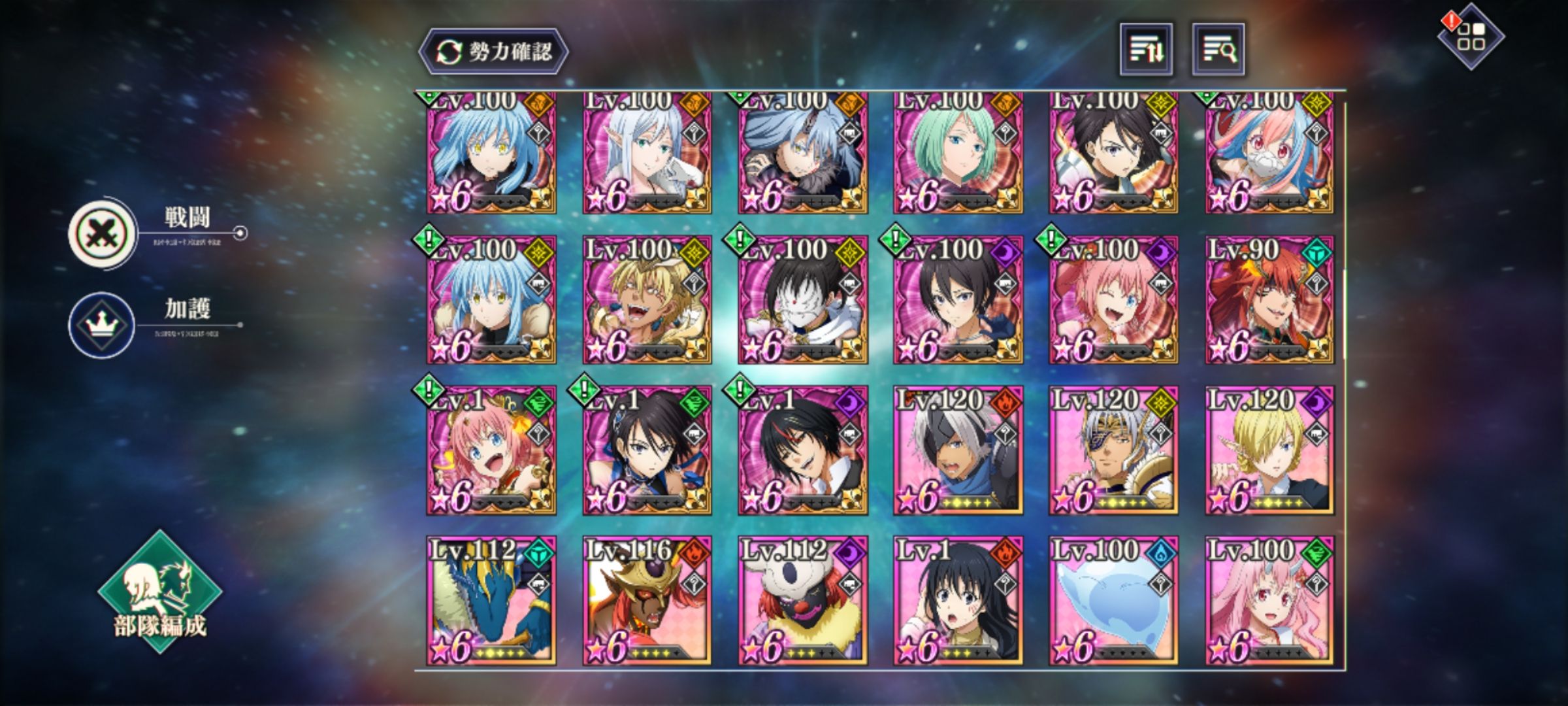Pick the Lv.100 pink-haired horned girl card
This screenshot has height=706, width=1568.
[1269, 601]
